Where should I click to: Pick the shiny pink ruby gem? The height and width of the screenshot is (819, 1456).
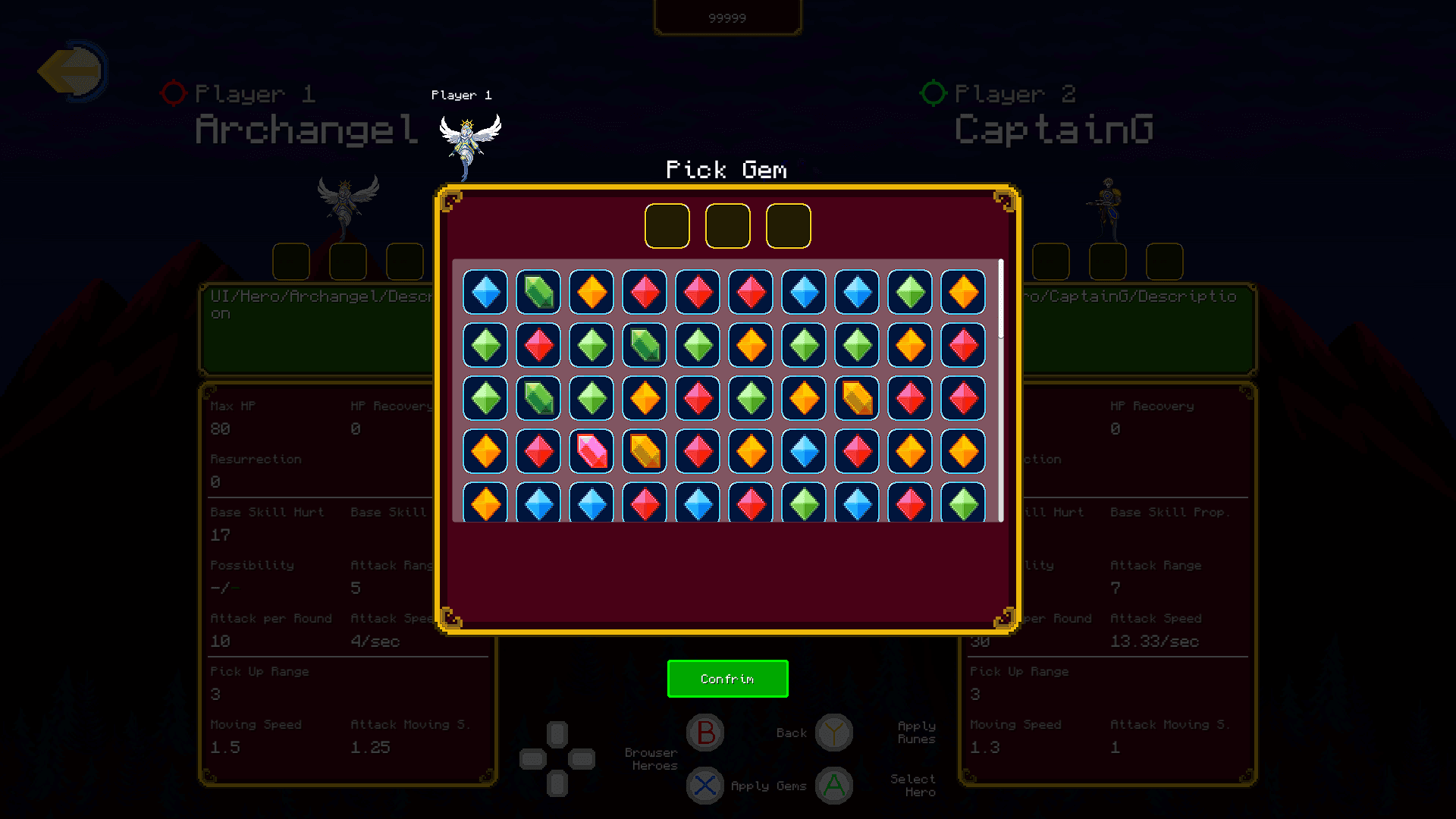pyautogui.click(x=591, y=451)
